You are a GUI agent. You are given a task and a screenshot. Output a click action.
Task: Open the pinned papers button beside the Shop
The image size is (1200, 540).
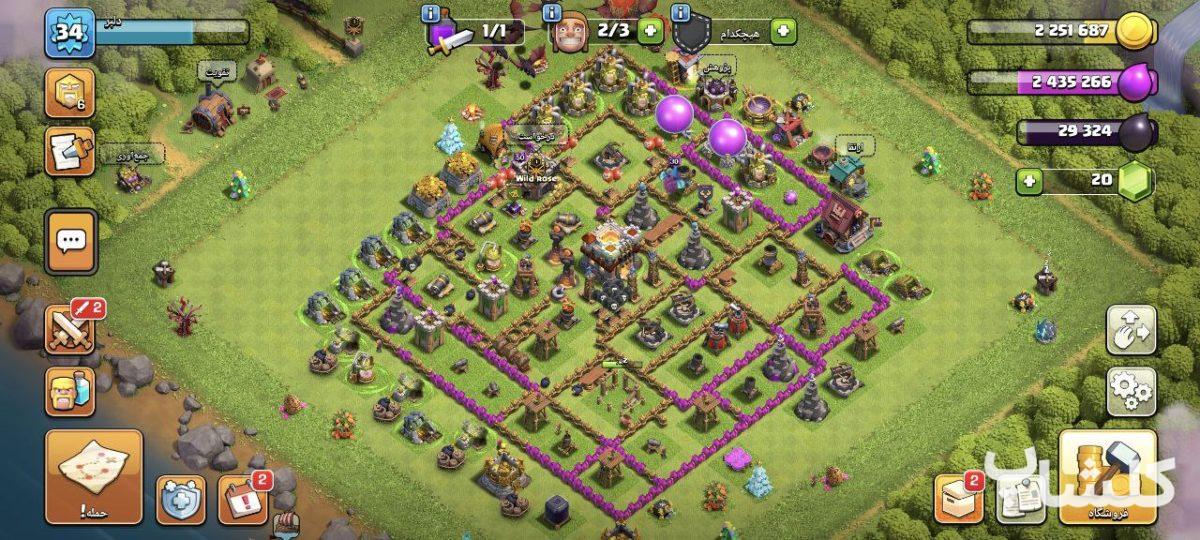coord(1021,498)
